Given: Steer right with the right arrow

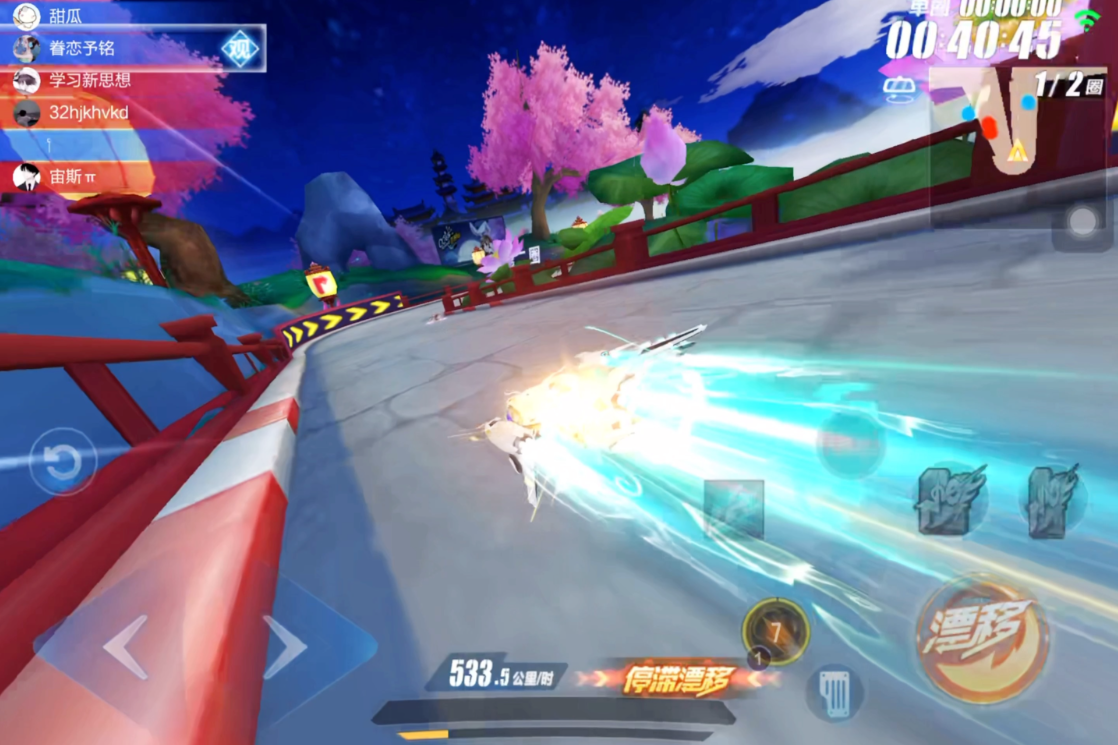Looking at the screenshot, I should [x=284, y=647].
